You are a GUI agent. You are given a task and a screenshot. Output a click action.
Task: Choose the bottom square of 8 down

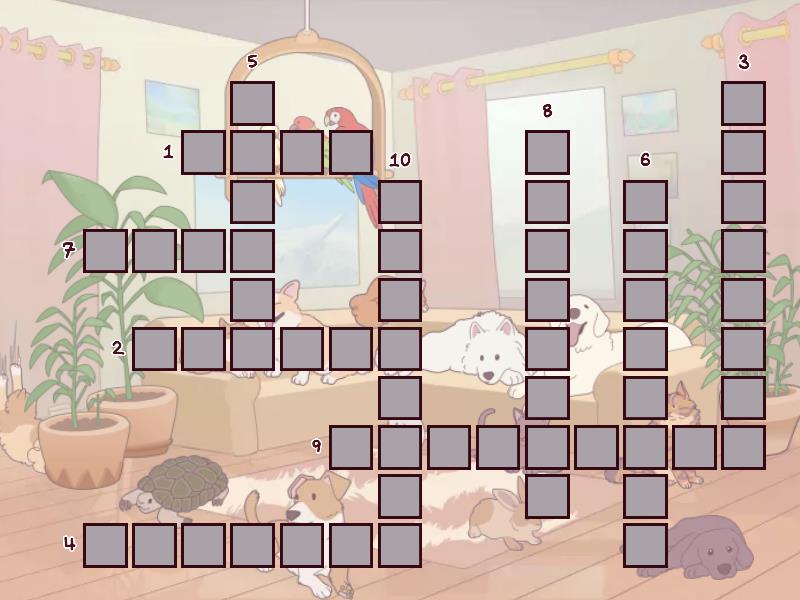547,495
